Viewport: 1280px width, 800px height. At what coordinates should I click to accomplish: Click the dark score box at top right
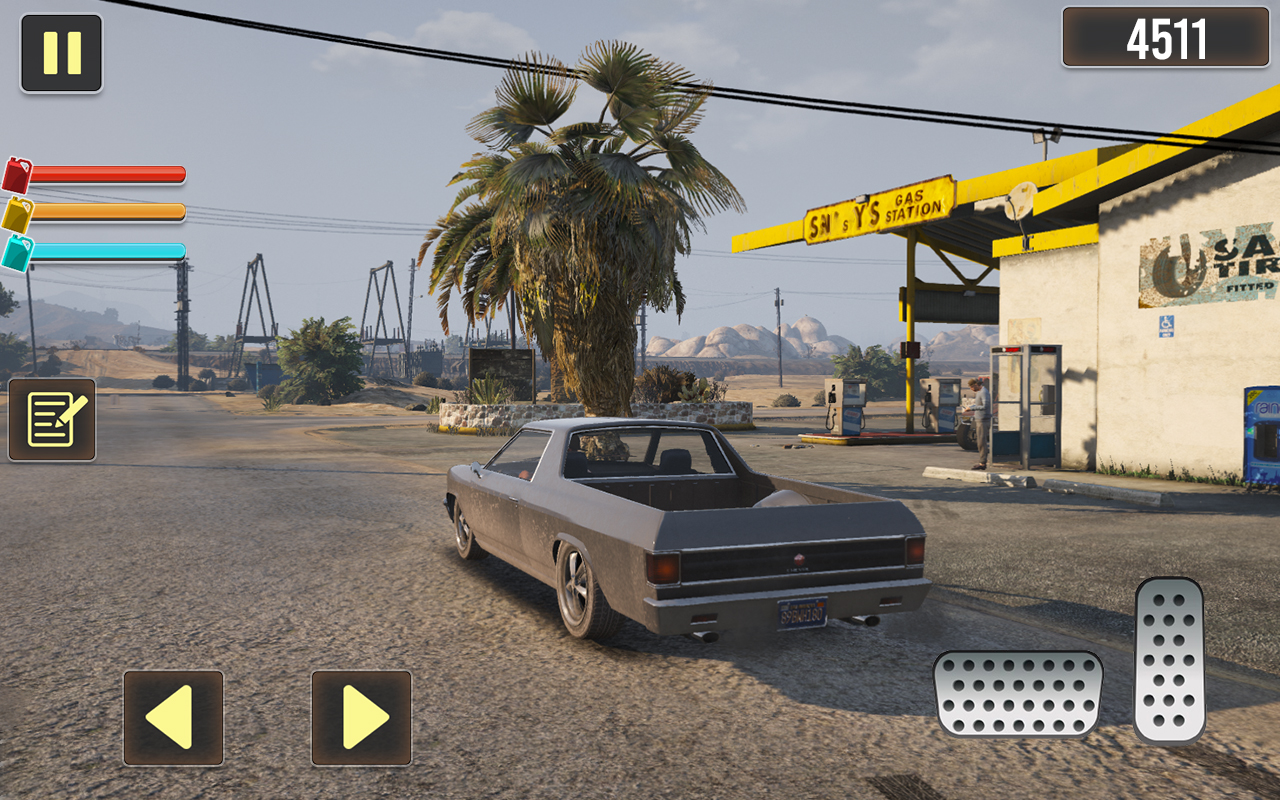coord(1166,38)
